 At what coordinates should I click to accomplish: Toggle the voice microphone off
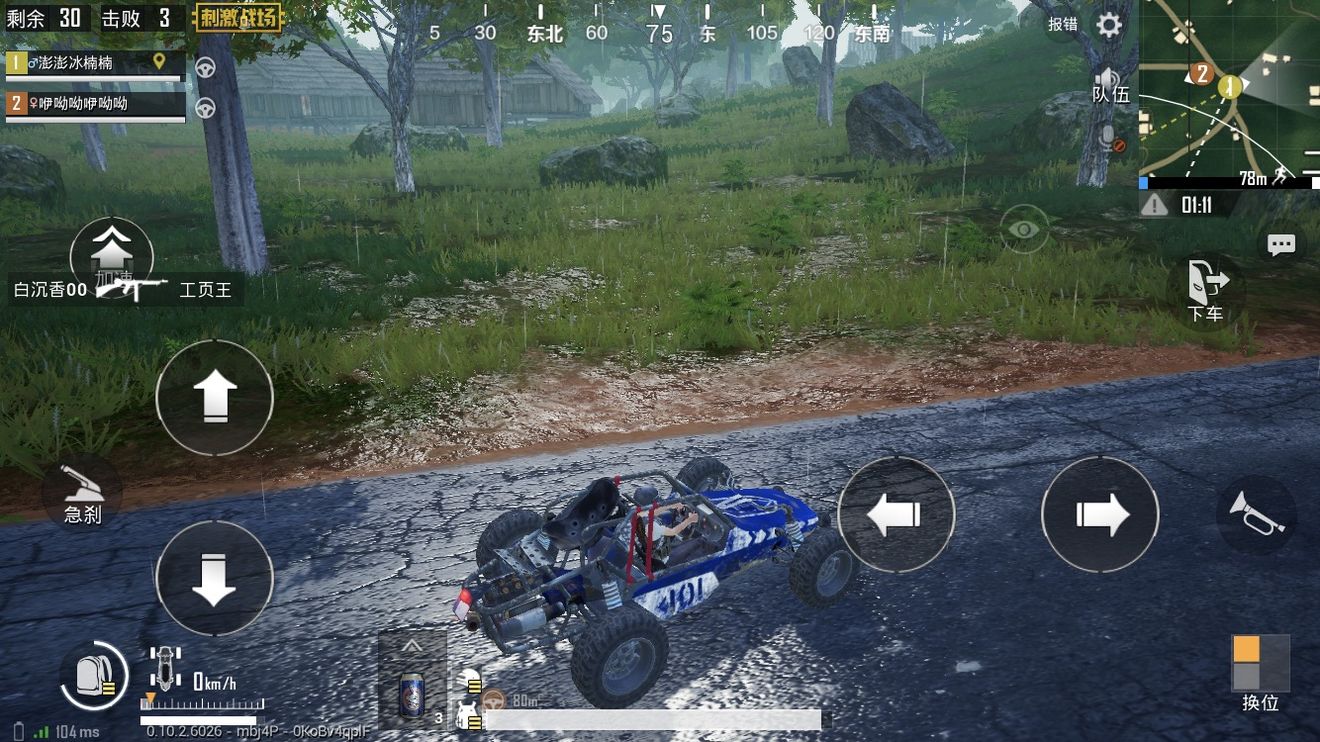[x=1109, y=140]
